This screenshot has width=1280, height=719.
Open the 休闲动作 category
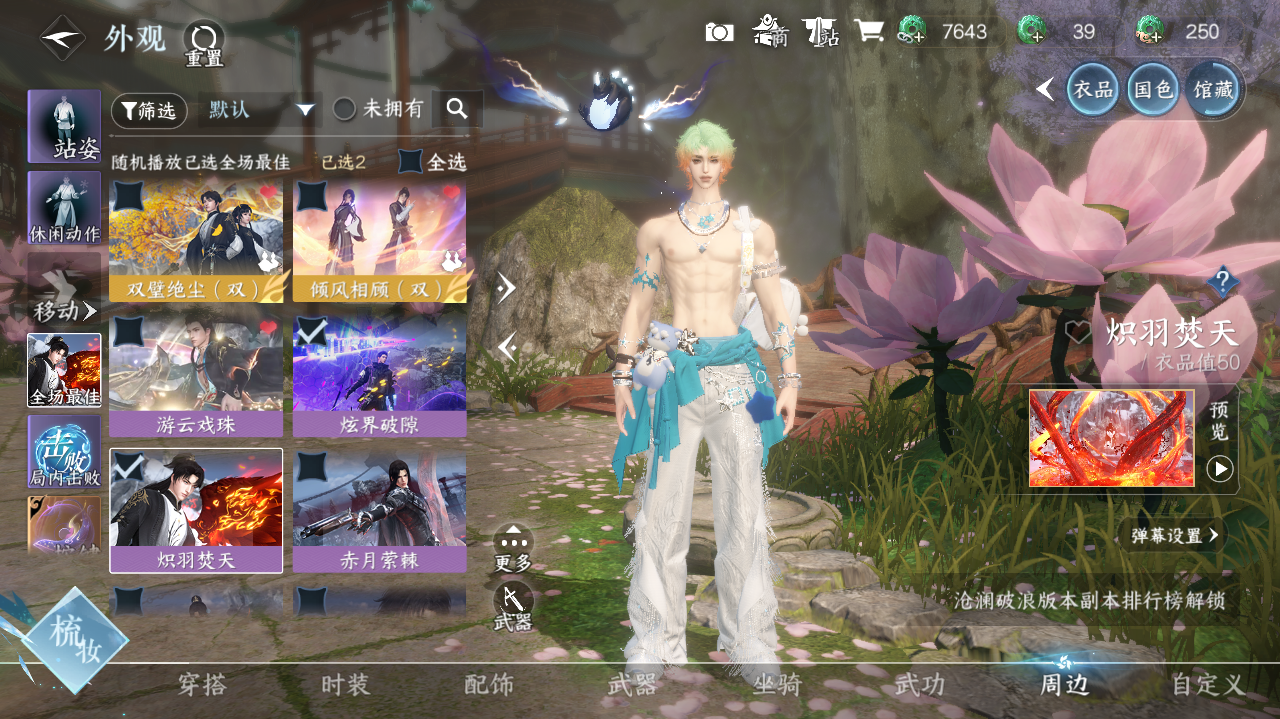click(64, 208)
